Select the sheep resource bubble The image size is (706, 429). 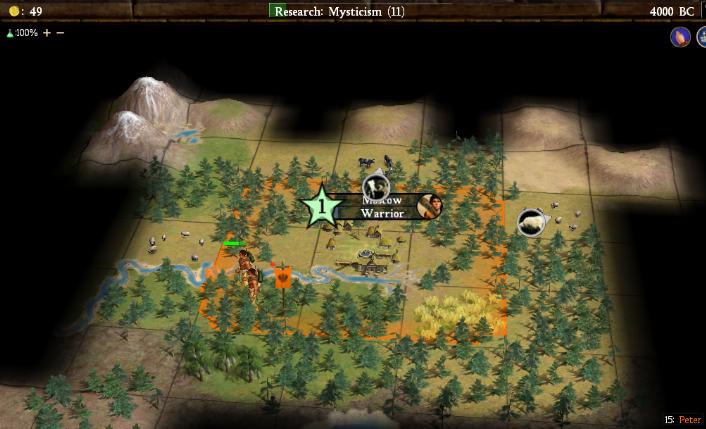(531, 222)
